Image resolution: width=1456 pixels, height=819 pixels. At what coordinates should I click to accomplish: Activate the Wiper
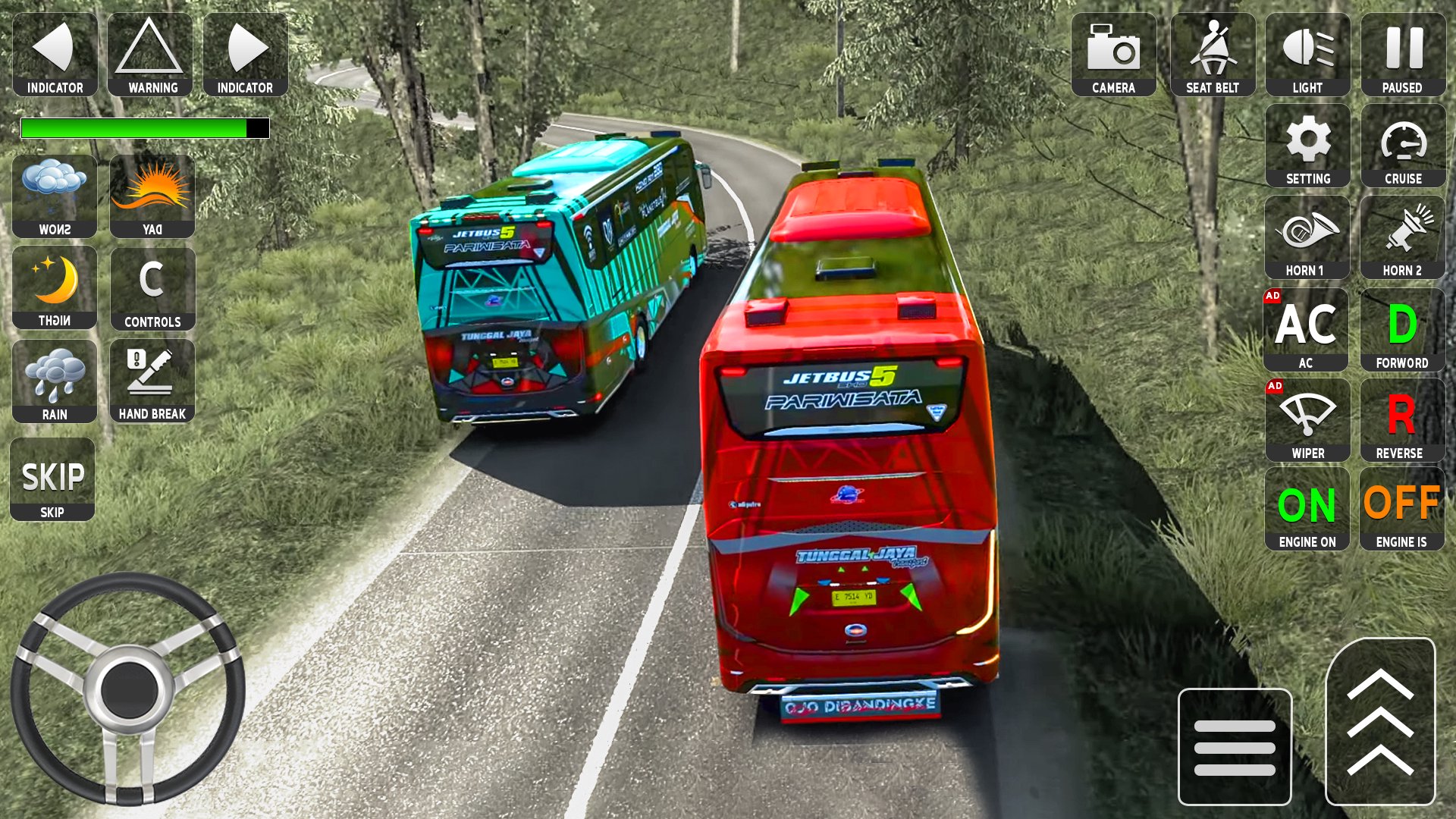point(1307,421)
